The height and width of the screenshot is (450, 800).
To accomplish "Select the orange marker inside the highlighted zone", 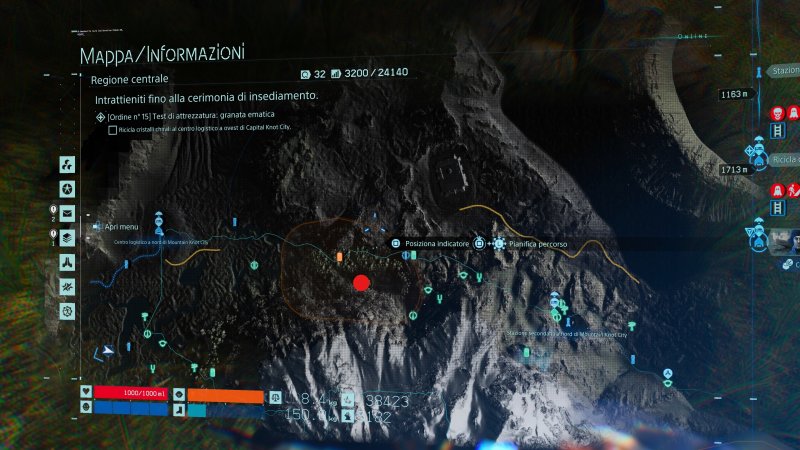I will point(340,257).
